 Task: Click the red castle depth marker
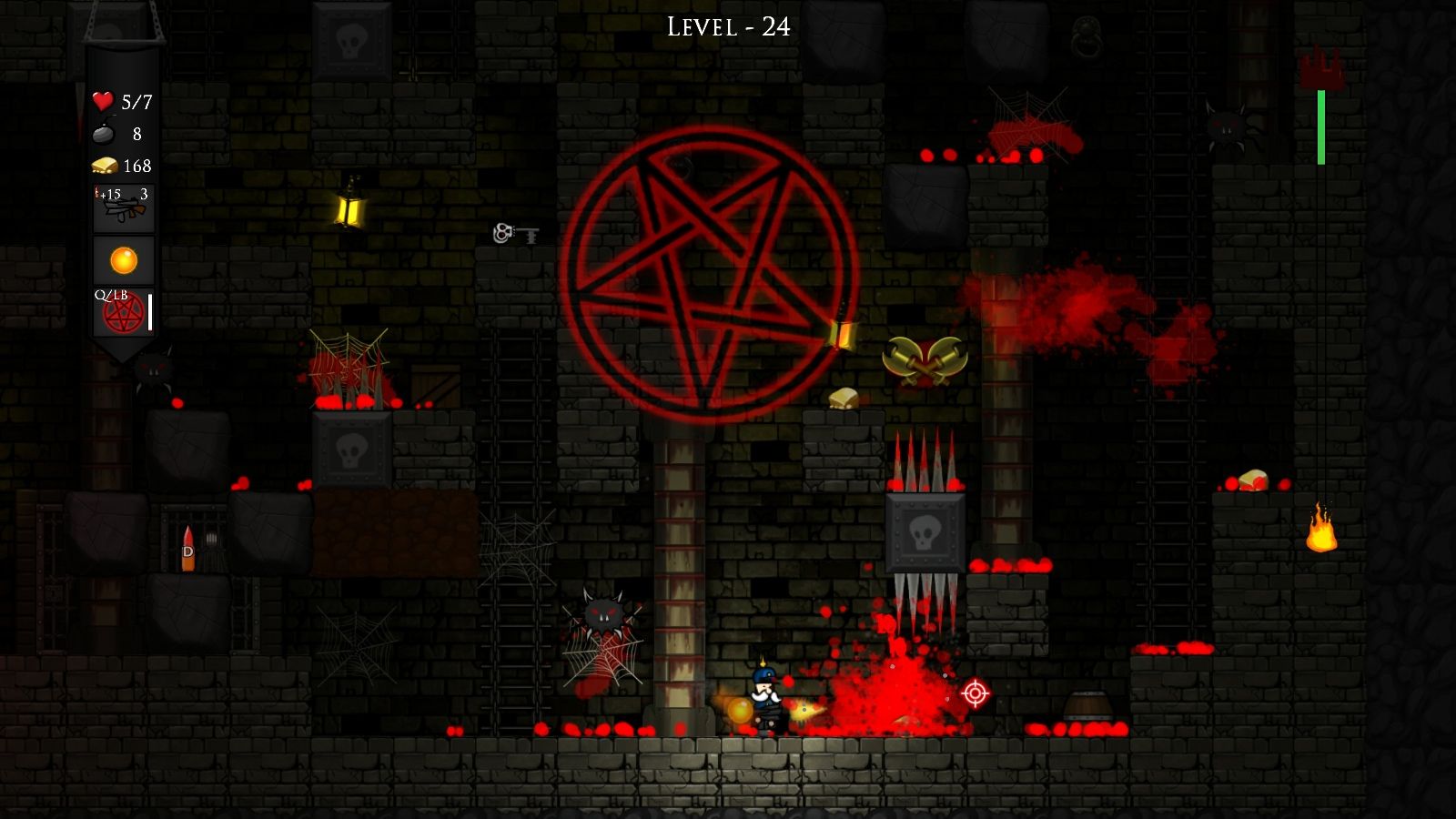coord(1321,66)
